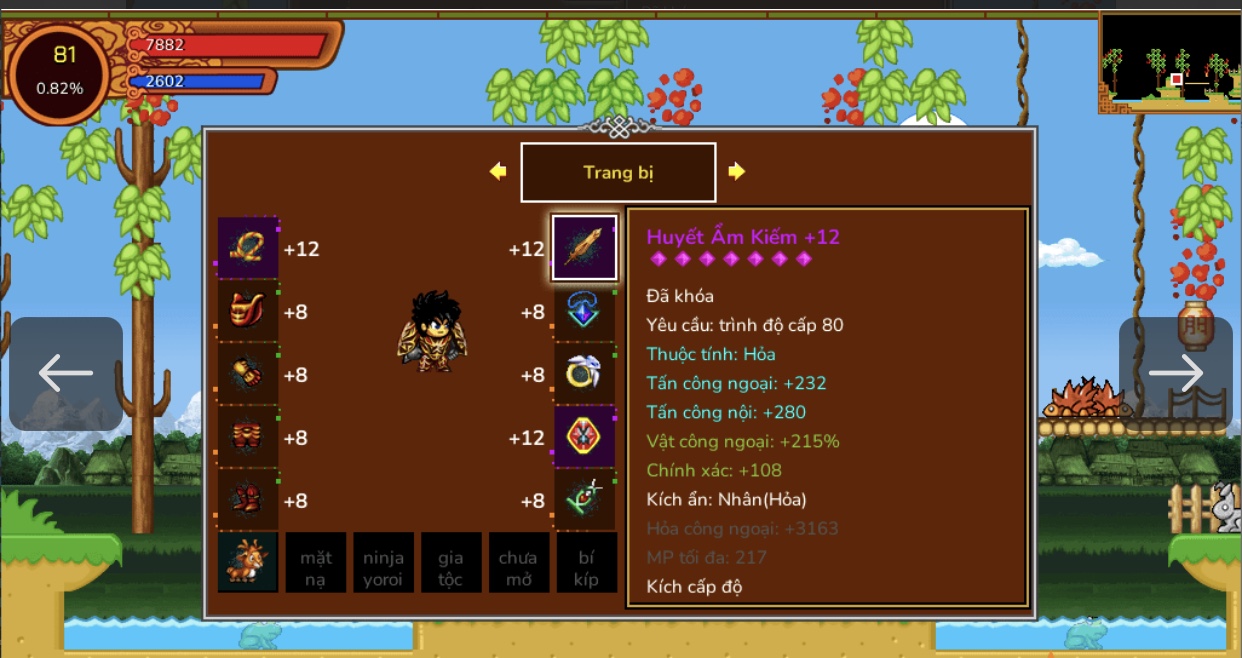Select the red trousers equipment slot

(x=248, y=438)
